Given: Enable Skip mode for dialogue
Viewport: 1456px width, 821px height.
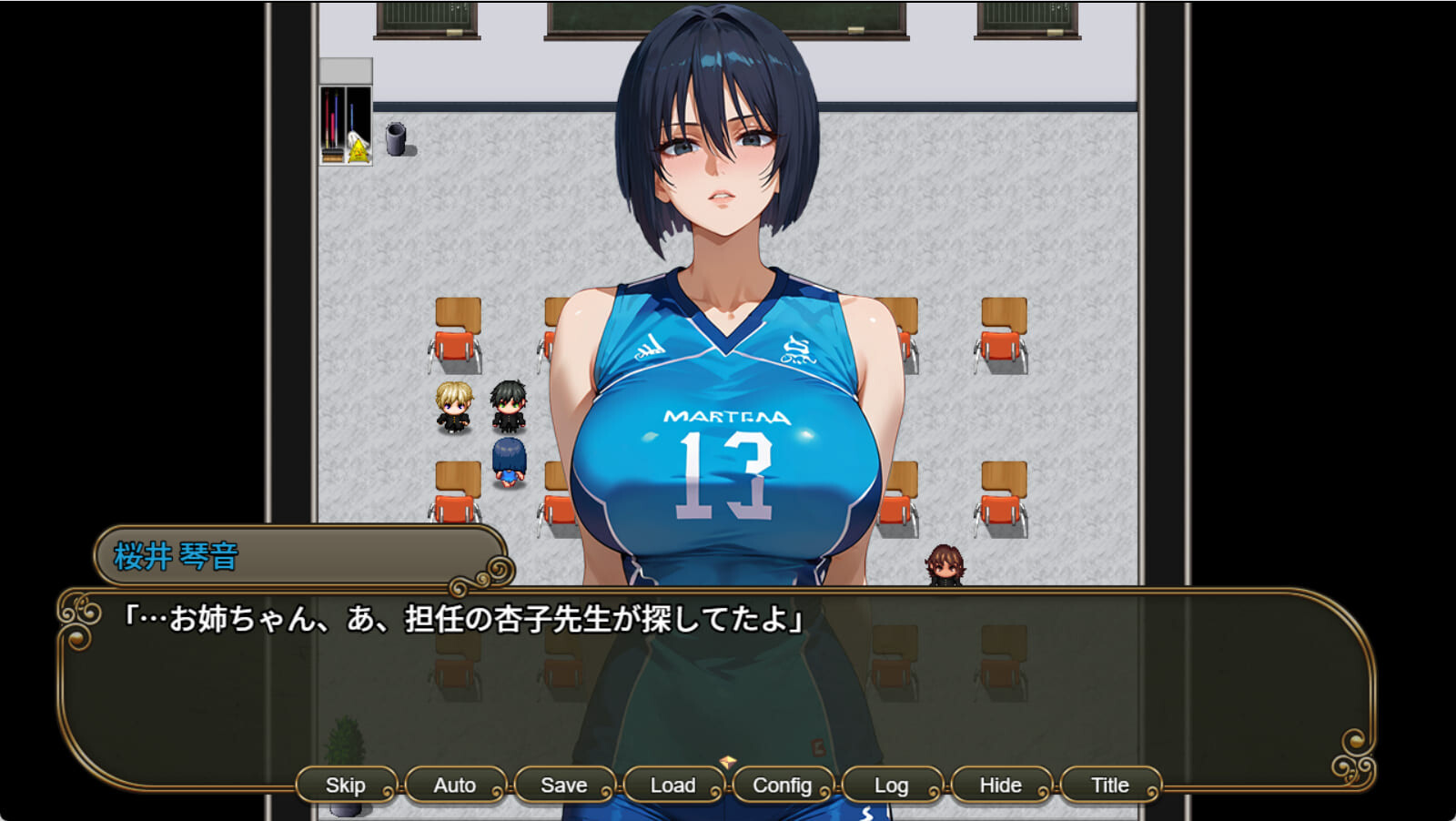Looking at the screenshot, I should click(x=346, y=784).
